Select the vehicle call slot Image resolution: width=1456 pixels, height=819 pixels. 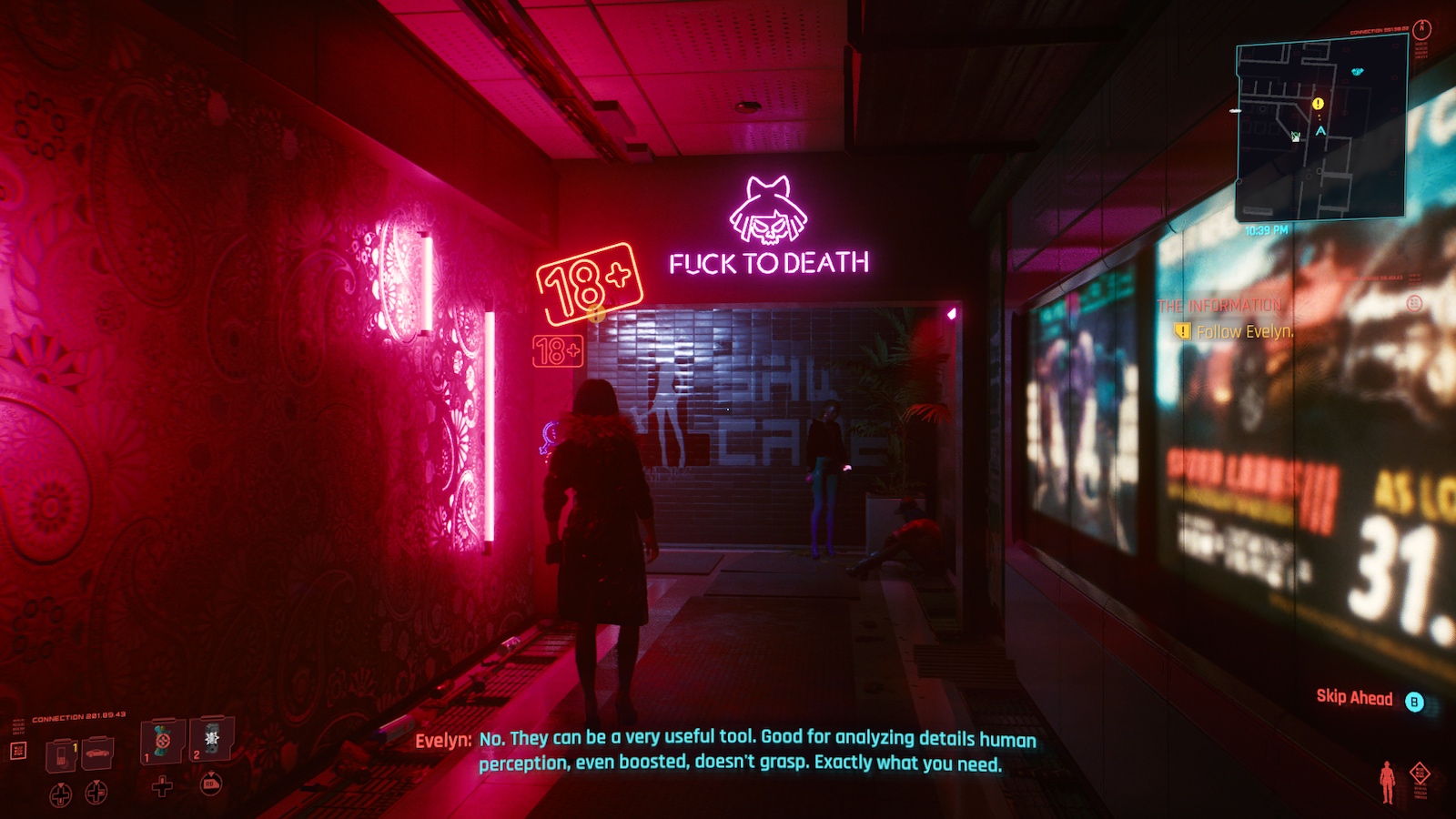click(97, 753)
